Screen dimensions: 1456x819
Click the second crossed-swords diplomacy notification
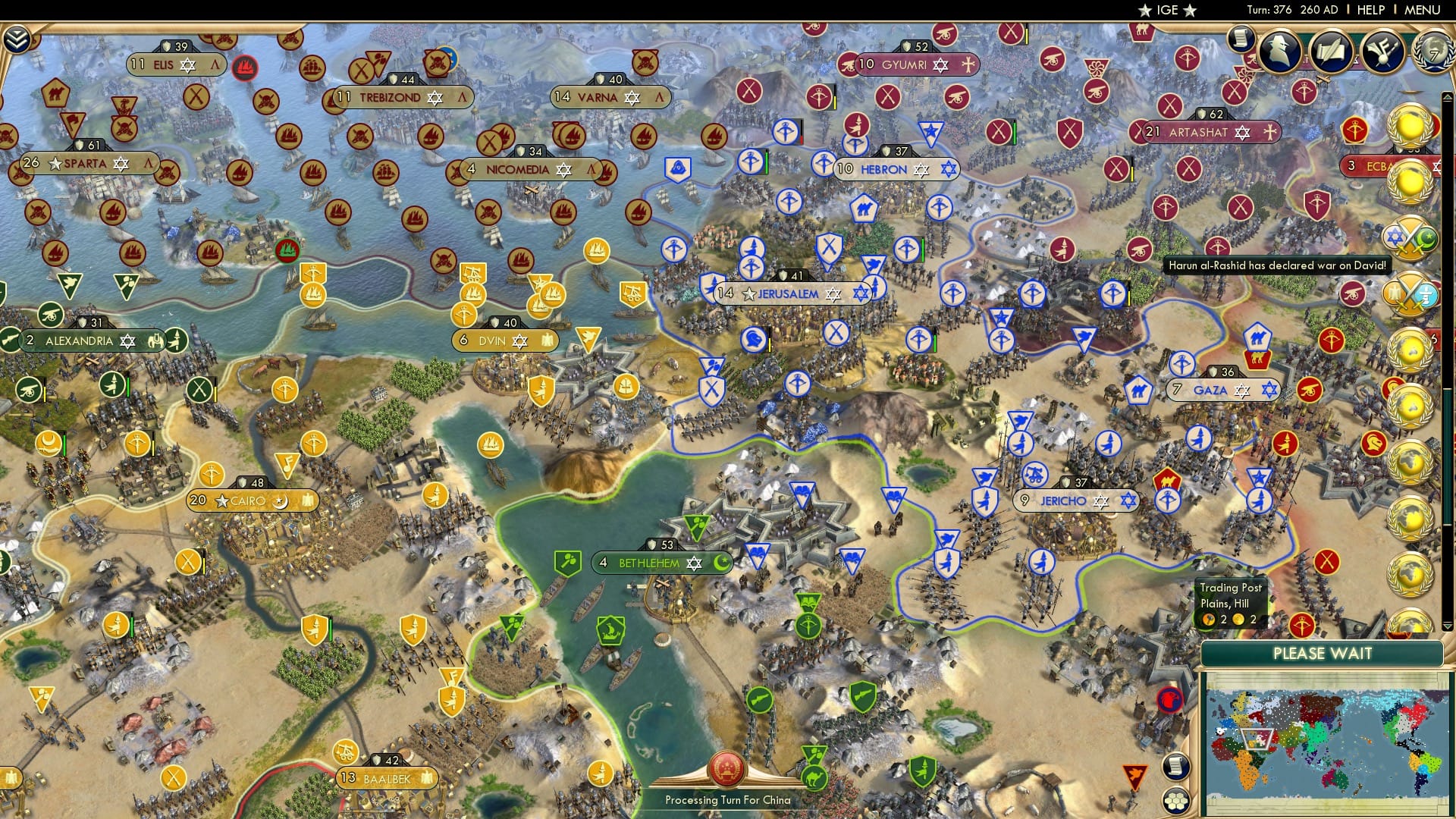[x=1409, y=292]
